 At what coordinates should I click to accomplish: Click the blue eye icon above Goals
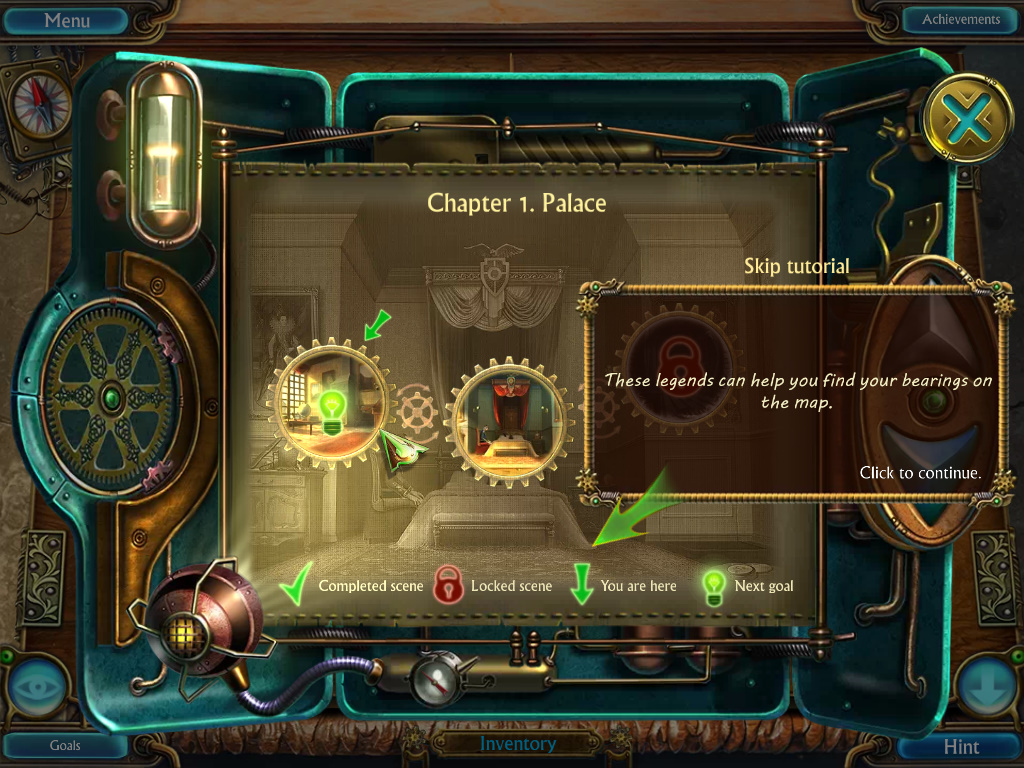click(x=38, y=690)
